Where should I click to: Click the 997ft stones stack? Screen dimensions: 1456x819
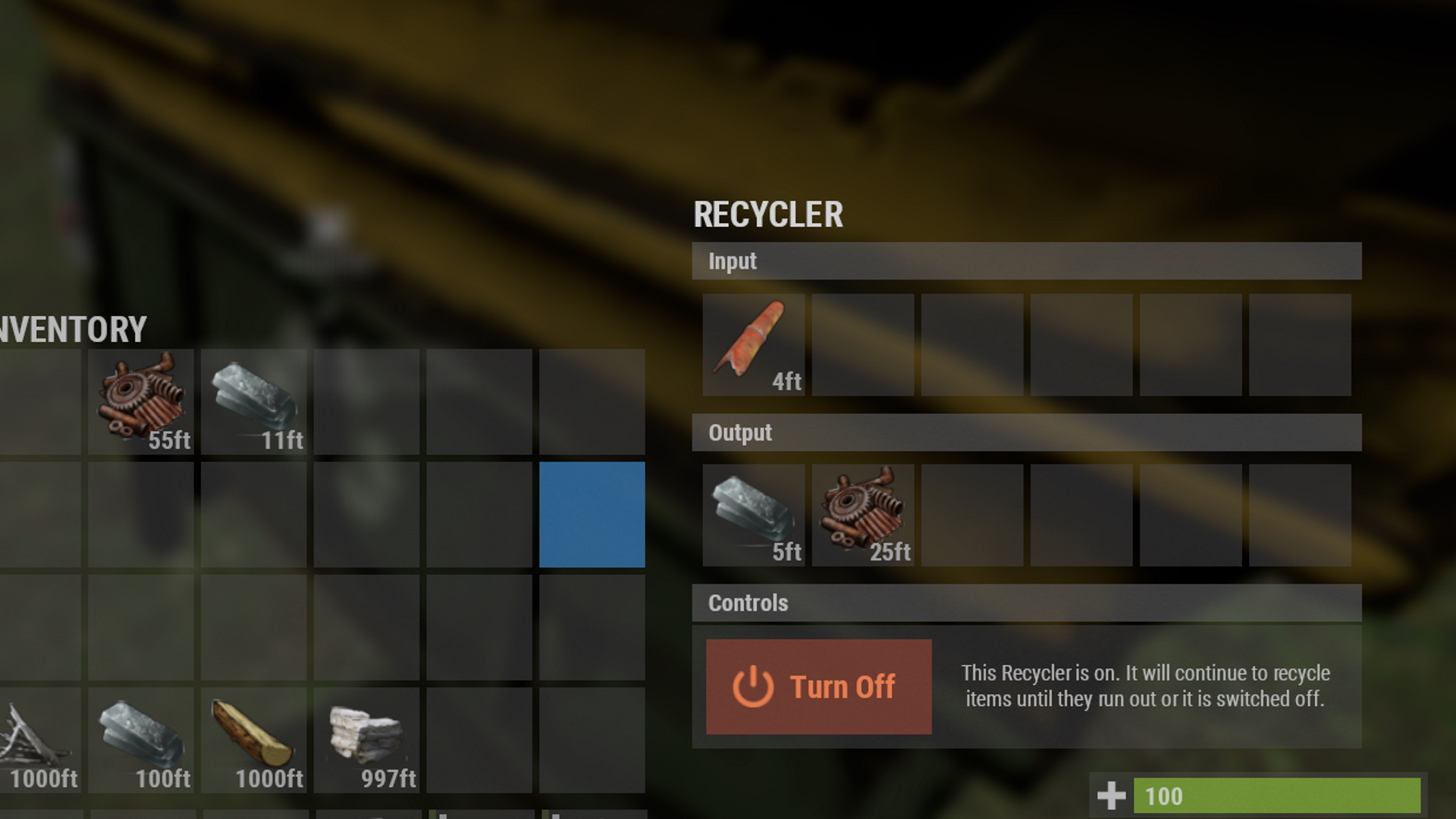(366, 740)
